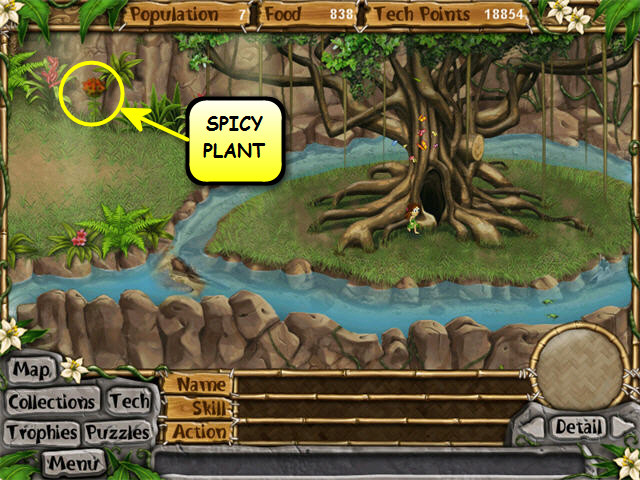This screenshot has height=480, width=640.
Task: Open the Map screen
Action: point(31,371)
